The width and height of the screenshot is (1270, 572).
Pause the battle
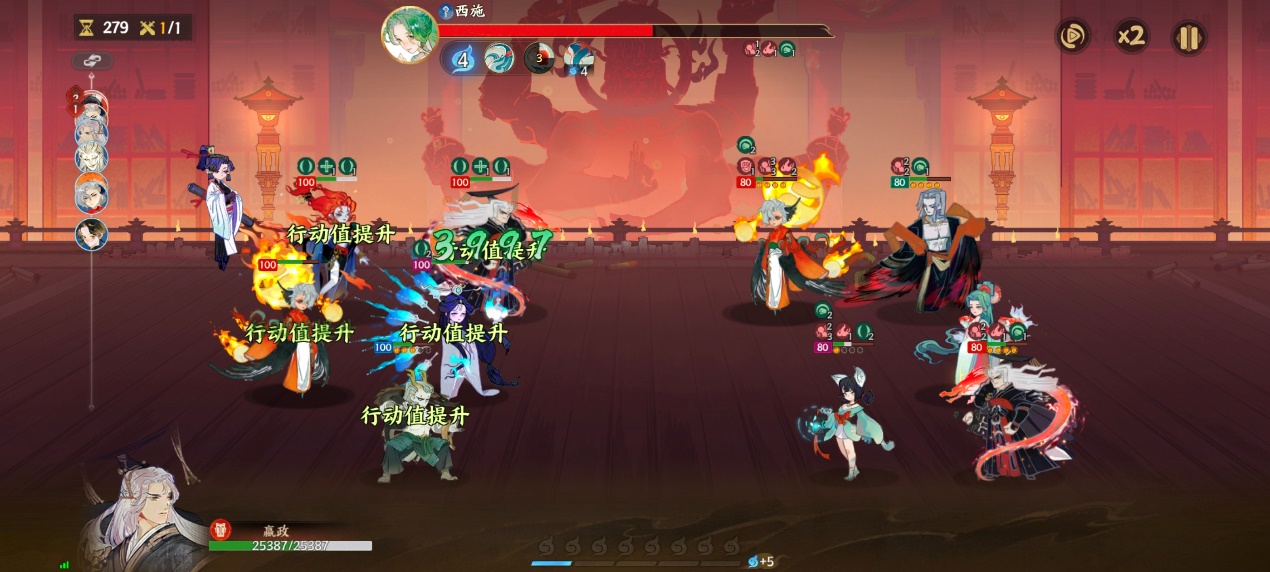(x=1188, y=38)
